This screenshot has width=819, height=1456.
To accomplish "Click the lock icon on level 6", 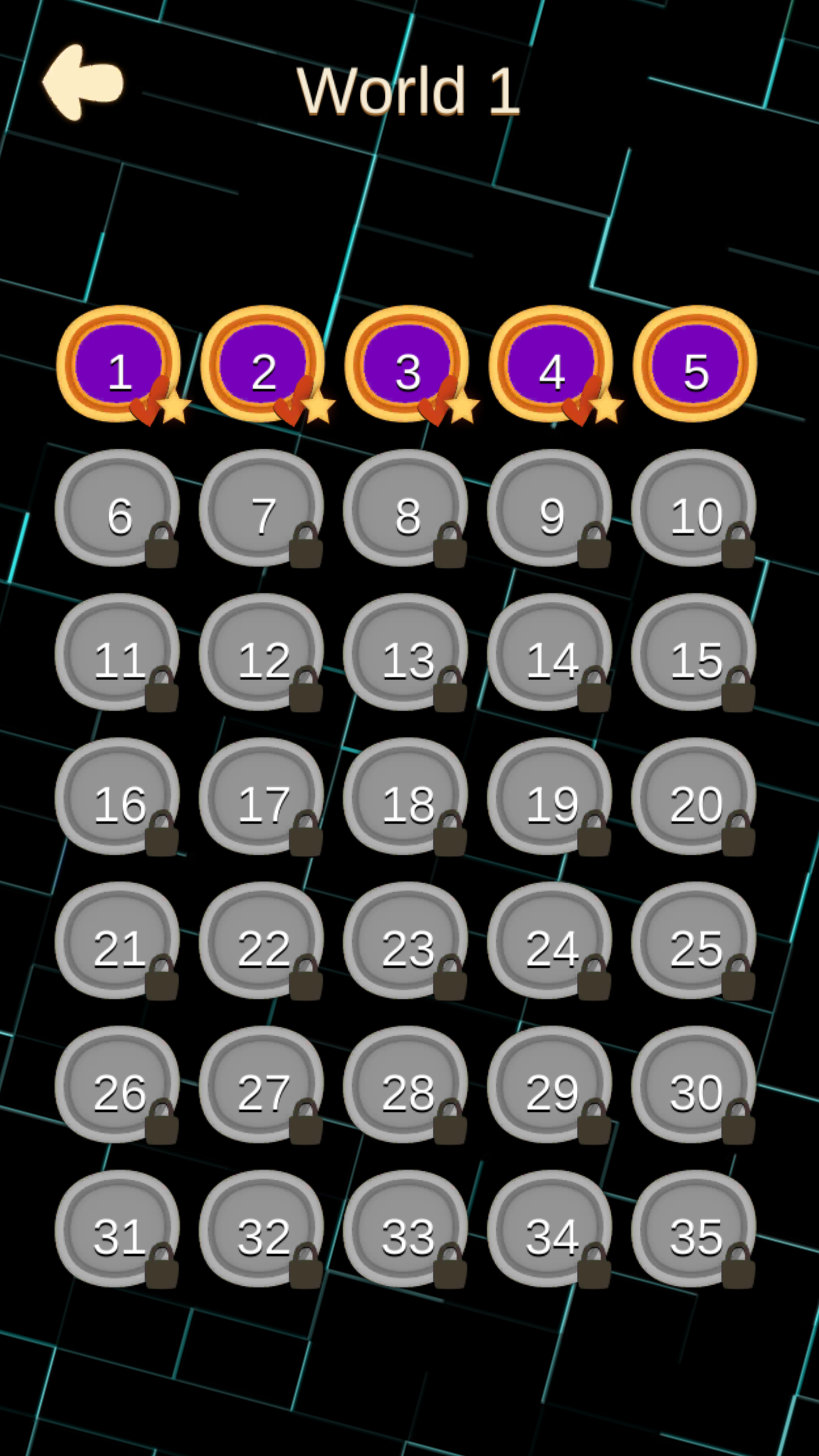I will 162,546.
